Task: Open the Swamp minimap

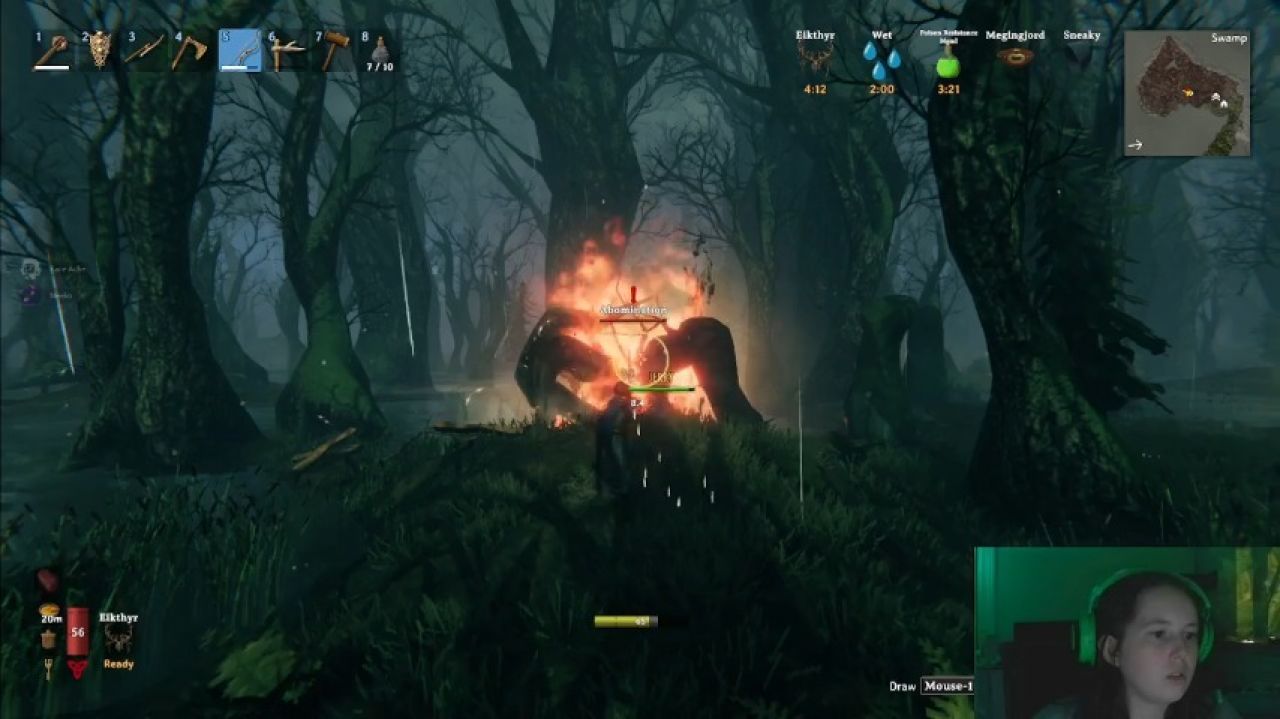Action: 1187,93
